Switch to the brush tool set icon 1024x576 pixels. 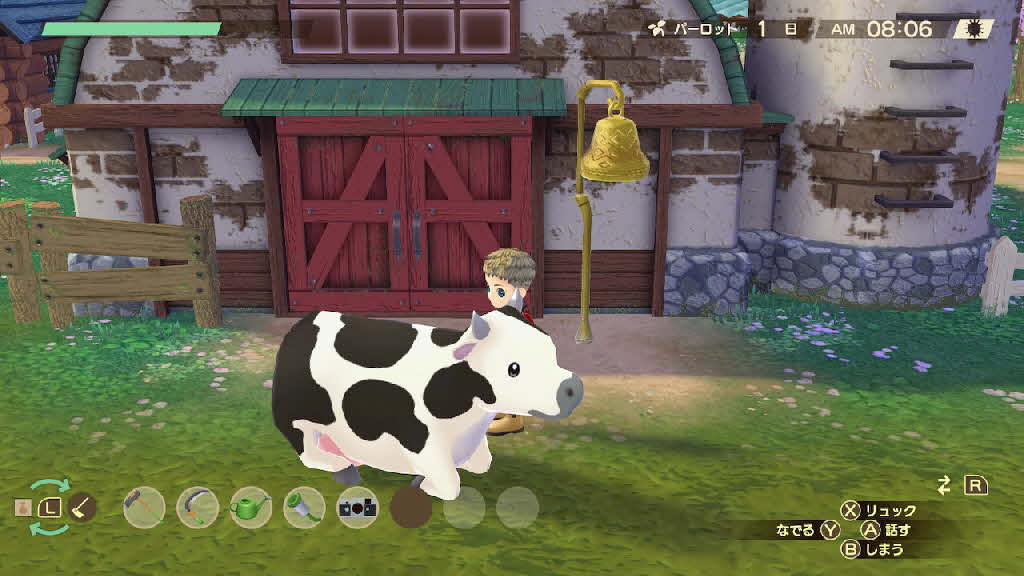(82, 507)
